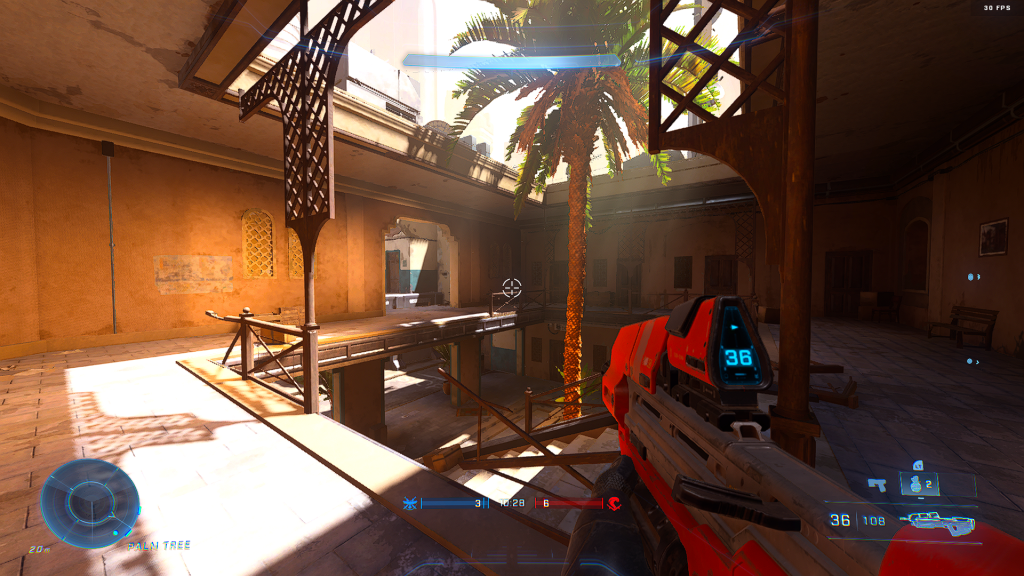1024x576 pixels.
Task: Select the assault rifle weapon icon
Action: 937,521
